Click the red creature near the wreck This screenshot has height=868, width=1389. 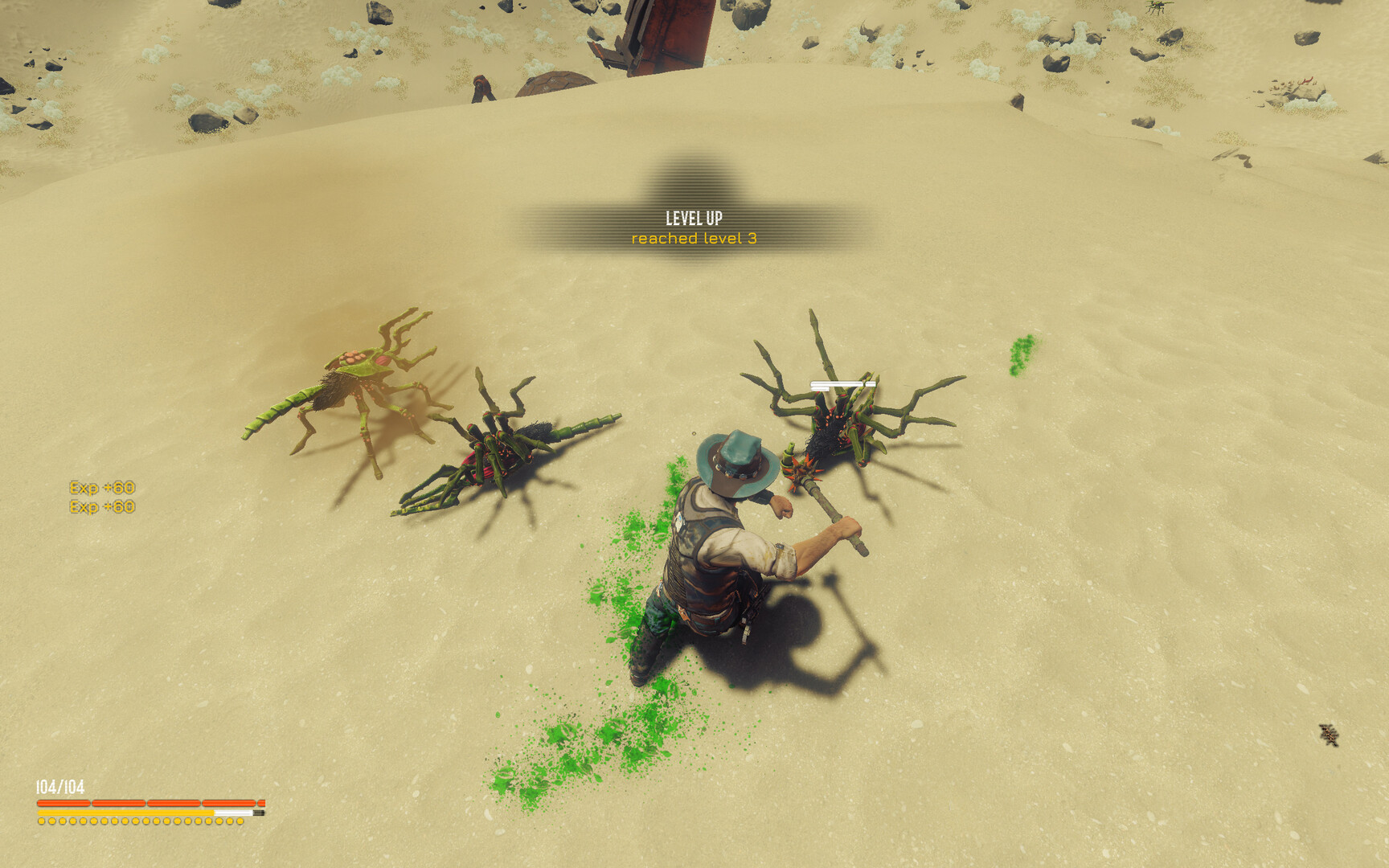[482, 88]
